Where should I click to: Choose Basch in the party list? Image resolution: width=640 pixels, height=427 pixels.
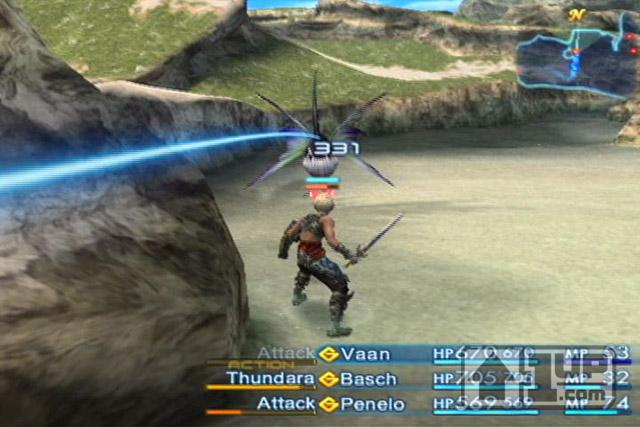tap(369, 379)
